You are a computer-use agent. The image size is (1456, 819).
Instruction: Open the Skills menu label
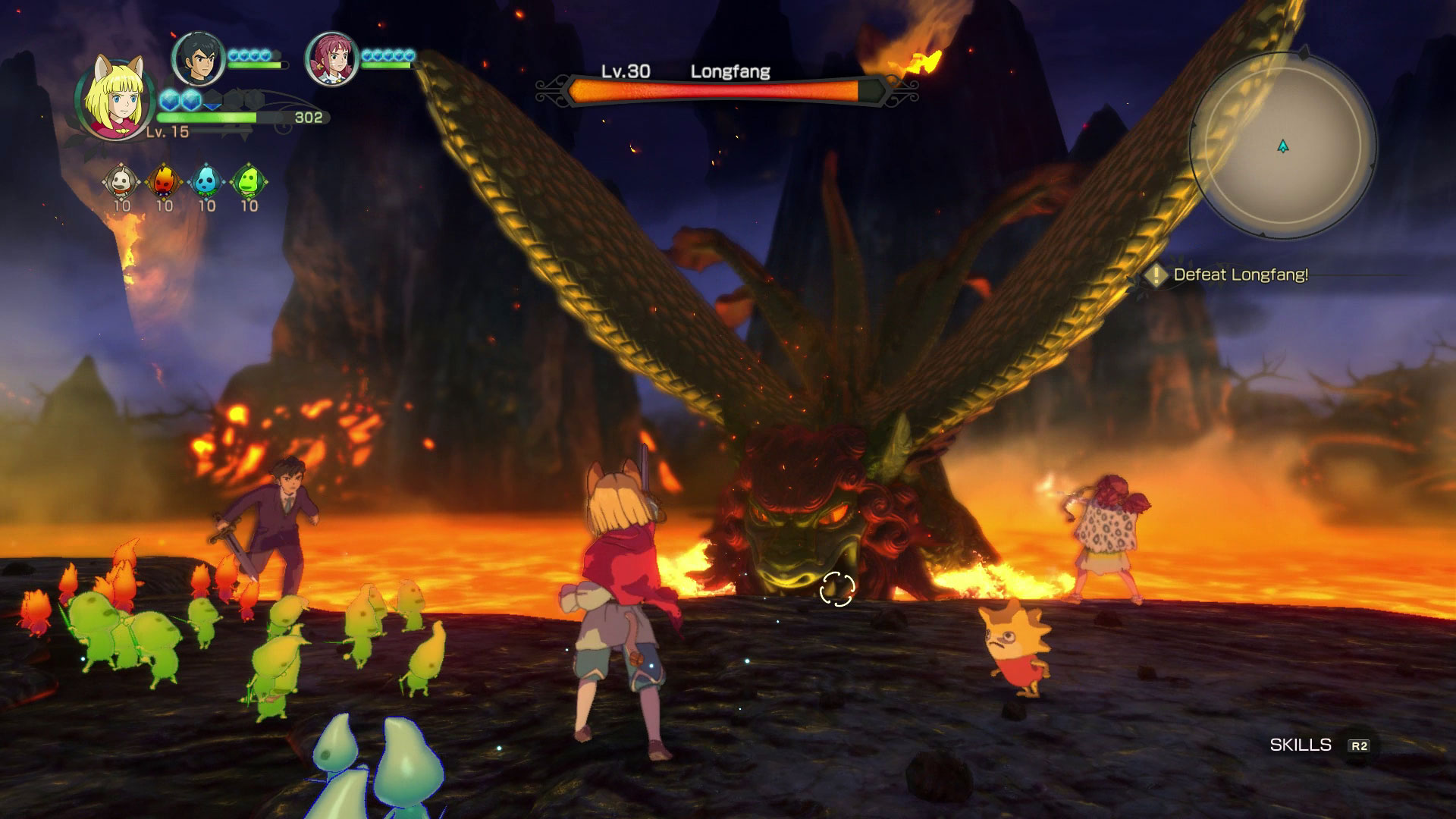(x=1301, y=745)
